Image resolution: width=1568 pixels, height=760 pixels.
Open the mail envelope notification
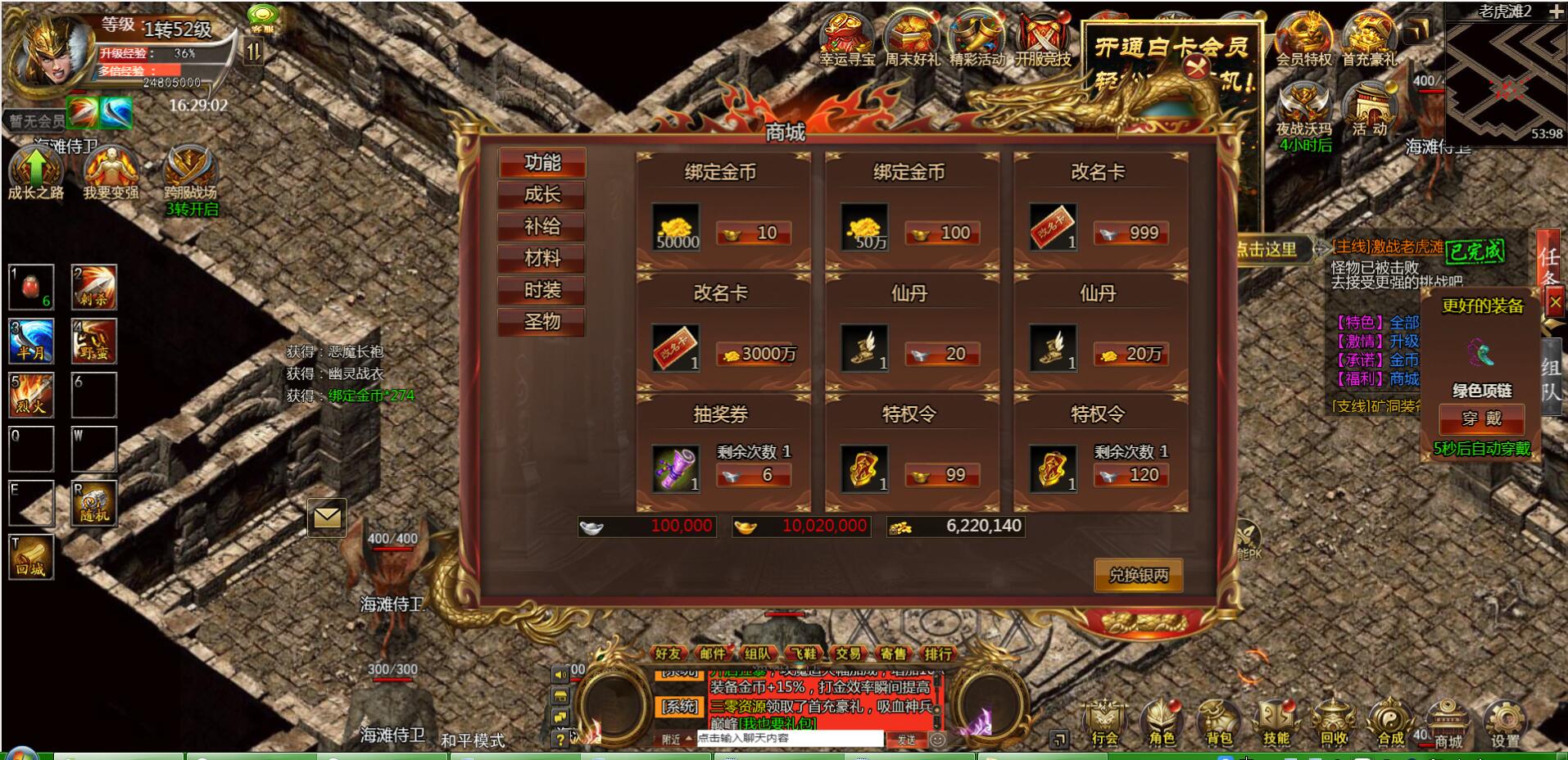click(326, 518)
